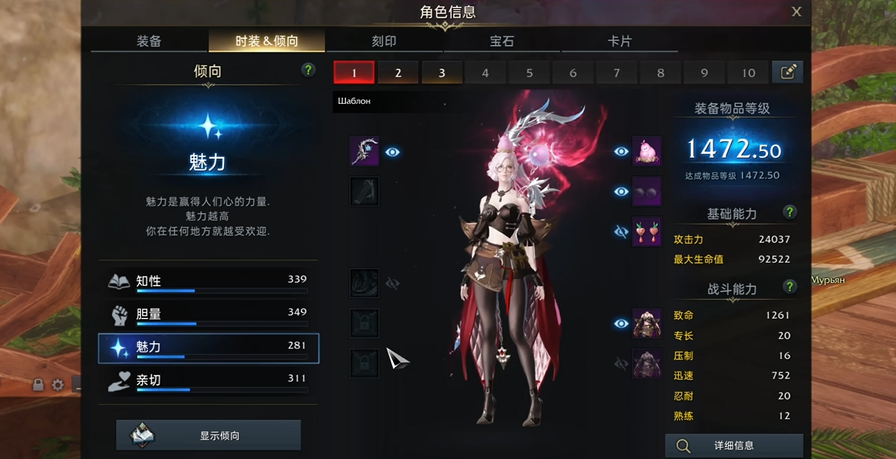Select the 知性 tendency row
Screen dimensions: 896x459
click(x=208, y=281)
